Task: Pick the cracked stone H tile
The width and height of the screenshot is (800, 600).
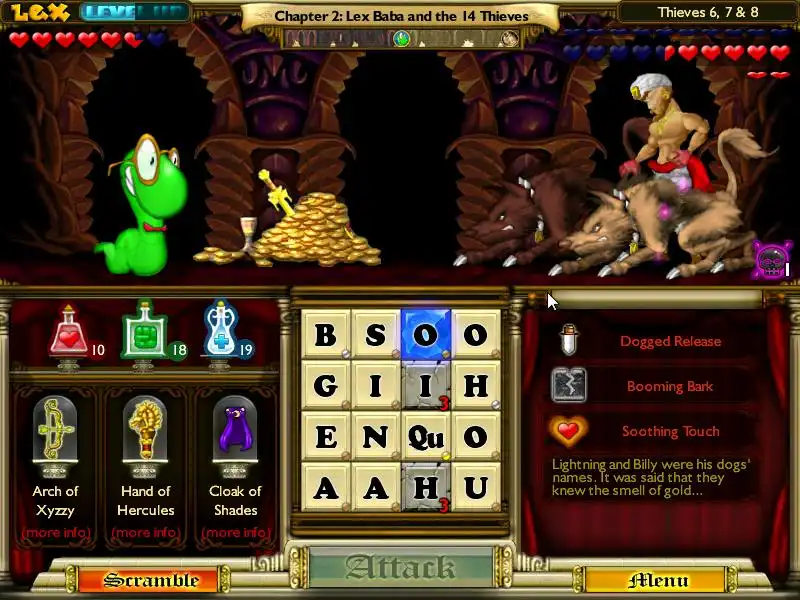Action: pyautogui.click(x=426, y=487)
